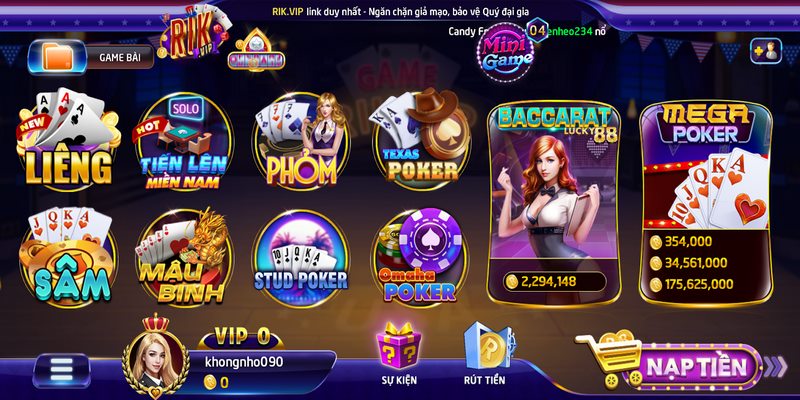Image resolution: width=800 pixels, height=400 pixels.
Task: Open the Mini Game bubble
Action: 507,53
